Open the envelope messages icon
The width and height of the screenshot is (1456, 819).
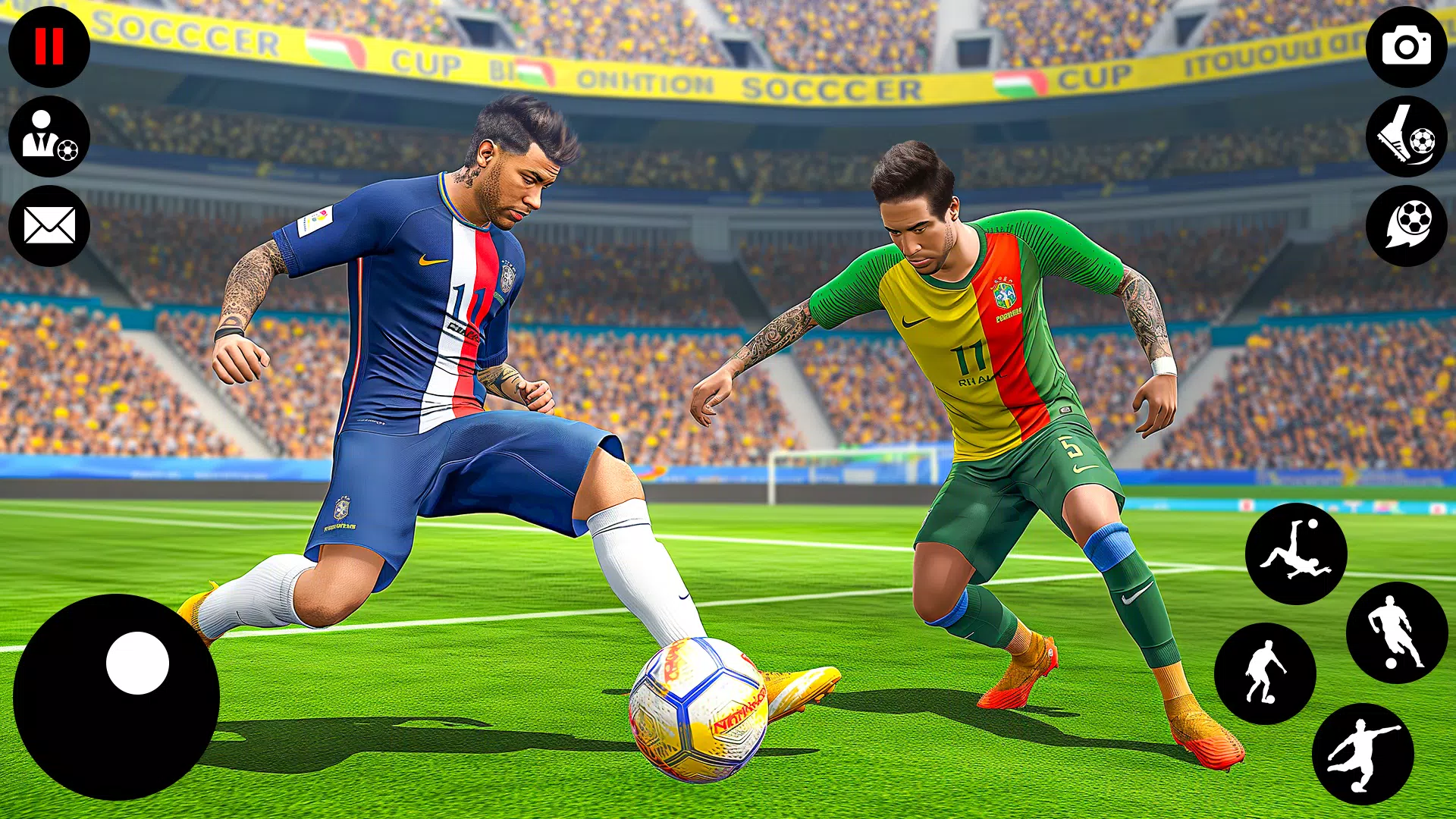coord(49,224)
